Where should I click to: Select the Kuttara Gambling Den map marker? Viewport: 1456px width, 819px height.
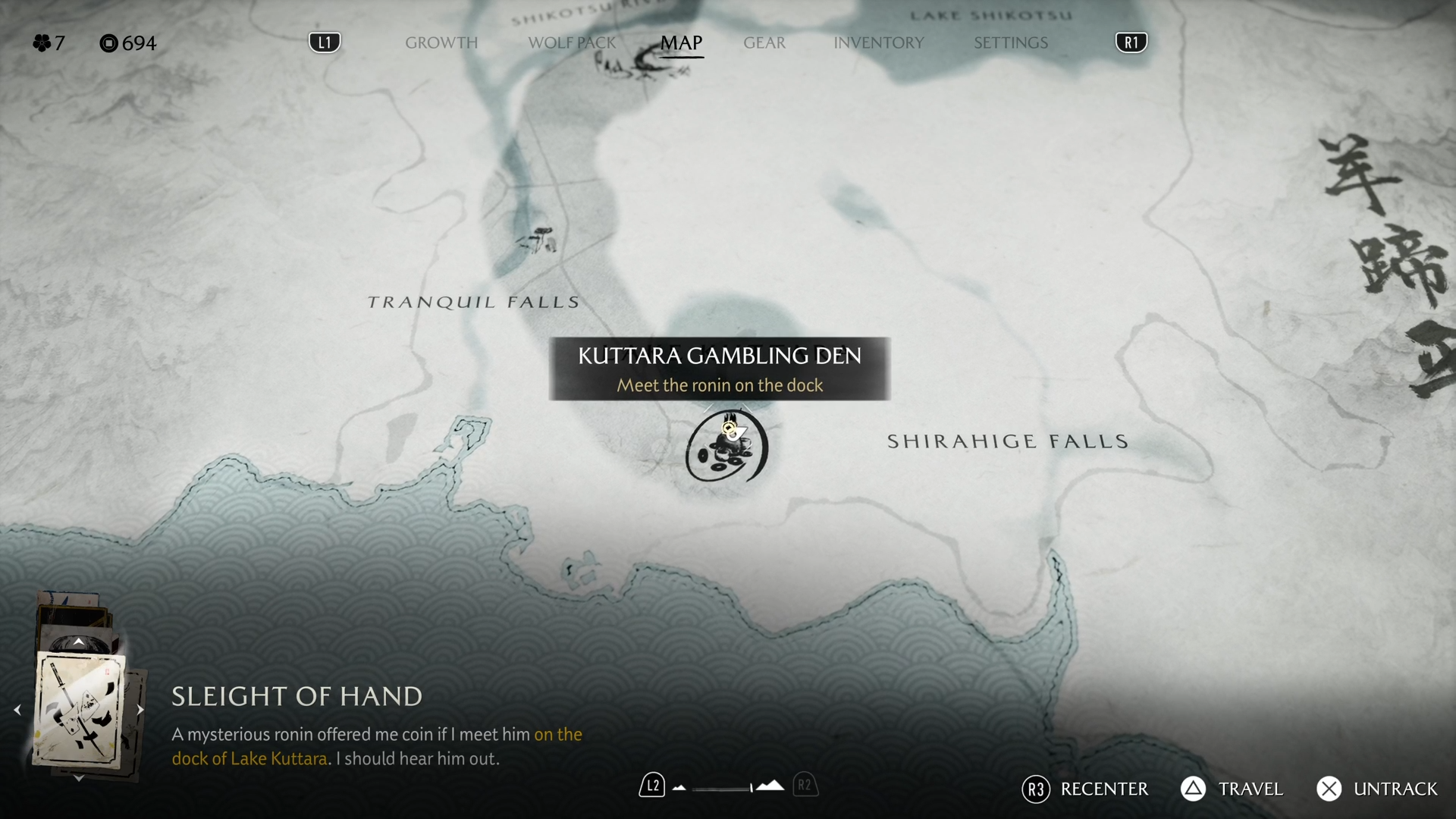pyautogui.click(x=726, y=447)
